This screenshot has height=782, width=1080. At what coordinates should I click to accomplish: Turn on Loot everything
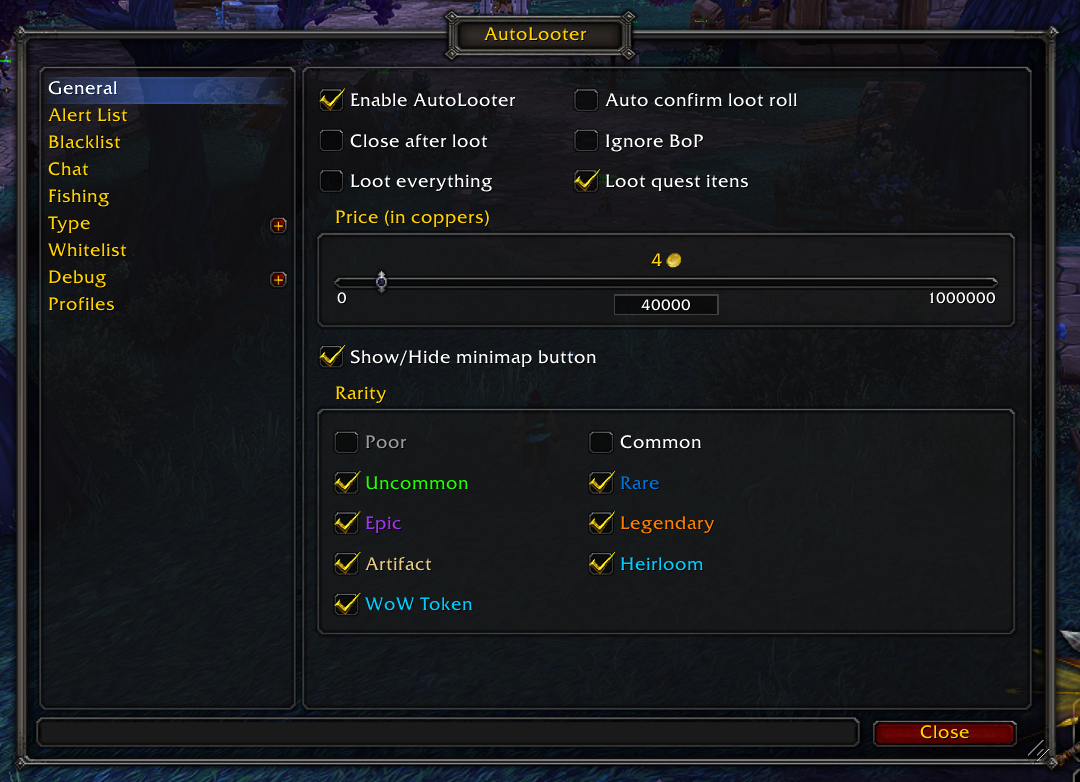click(x=331, y=181)
